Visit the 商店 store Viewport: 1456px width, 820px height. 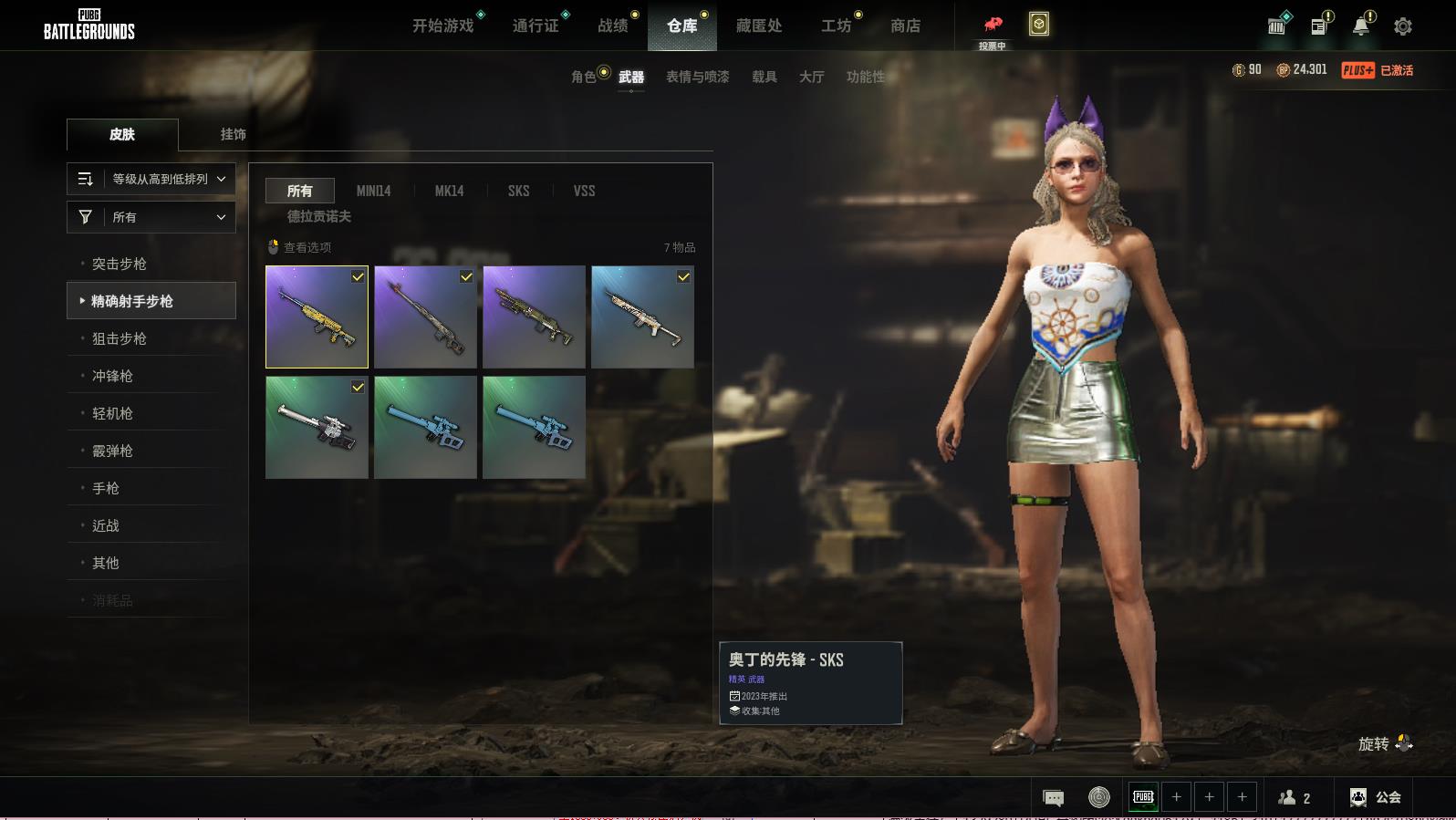pyautogui.click(x=905, y=26)
